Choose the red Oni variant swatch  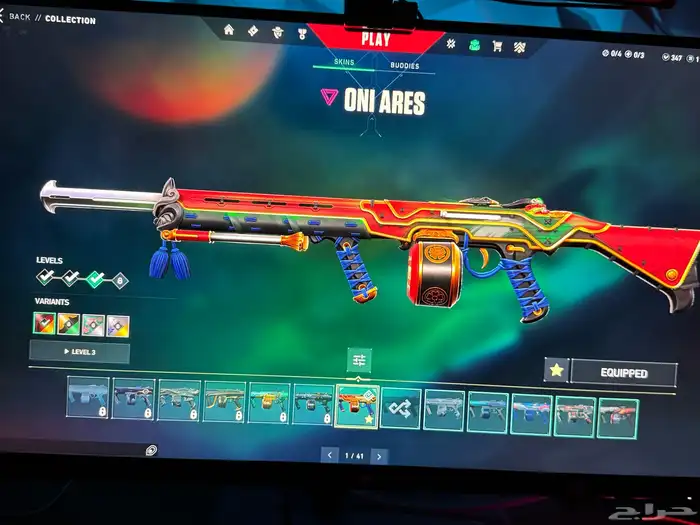[x=44, y=324]
